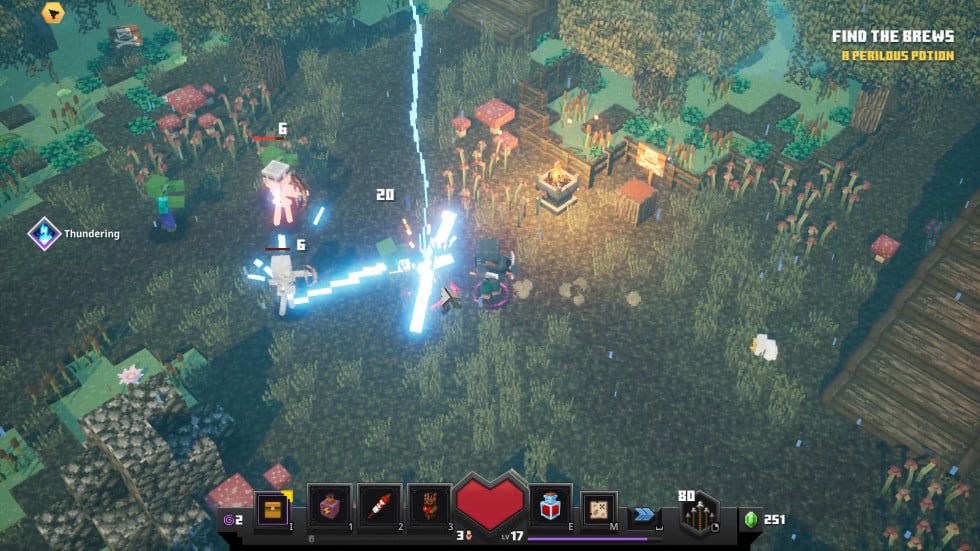Drink the red health potion
The width and height of the screenshot is (980, 551).
click(x=550, y=506)
